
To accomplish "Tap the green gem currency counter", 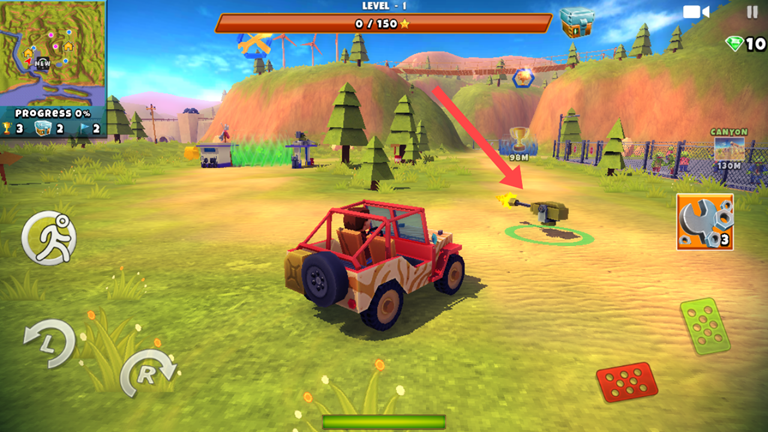I will (x=745, y=44).
